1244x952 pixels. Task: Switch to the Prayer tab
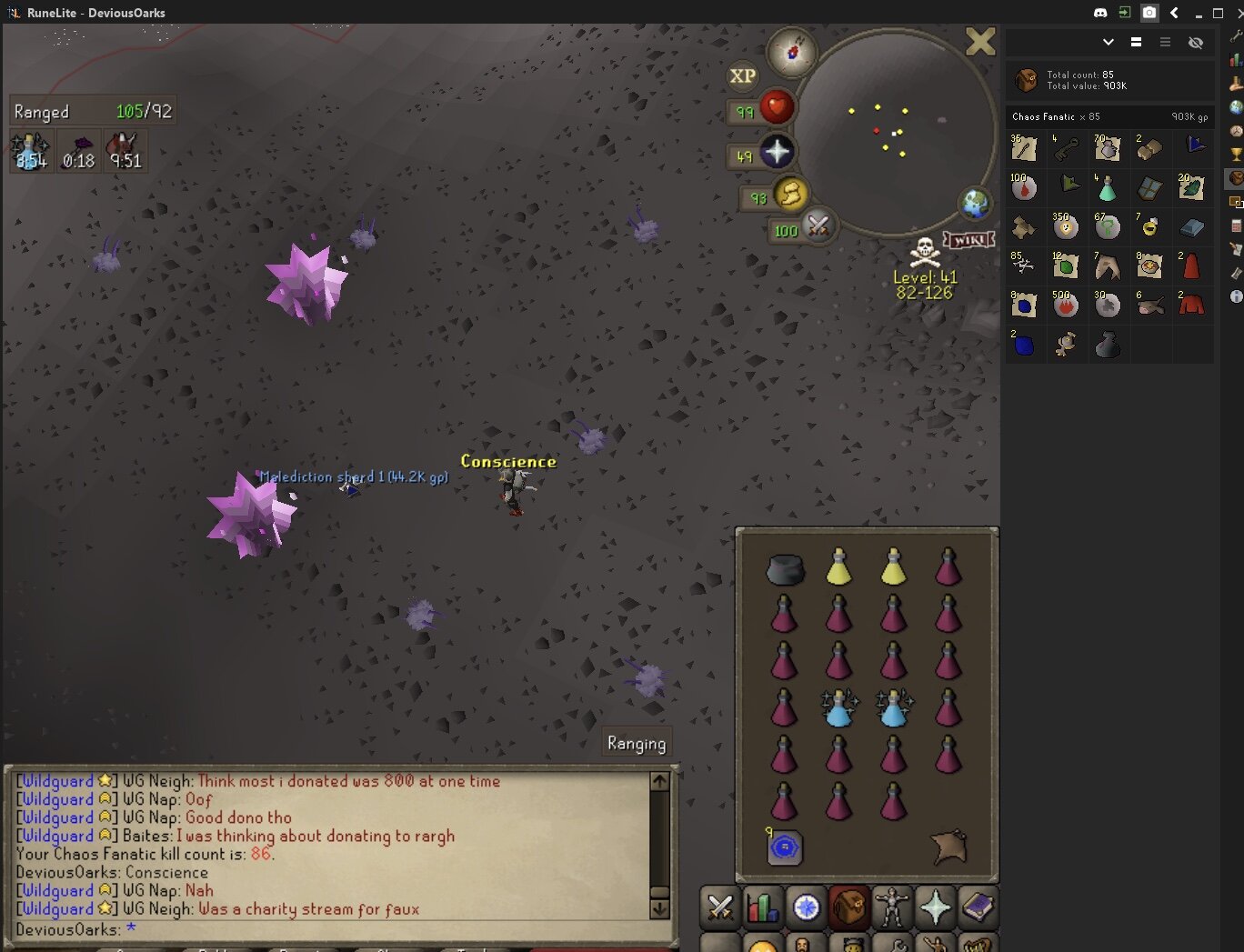935,907
